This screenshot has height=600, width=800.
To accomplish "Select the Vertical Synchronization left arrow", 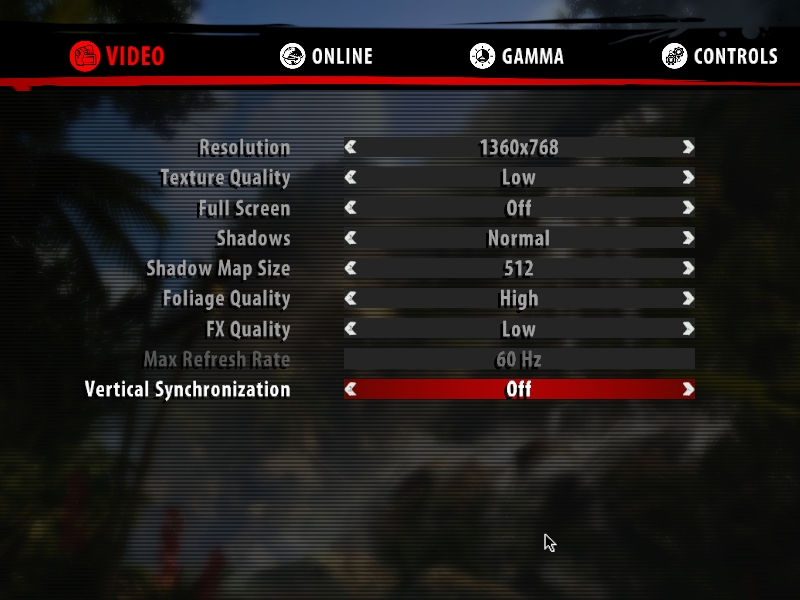I will point(351,390).
